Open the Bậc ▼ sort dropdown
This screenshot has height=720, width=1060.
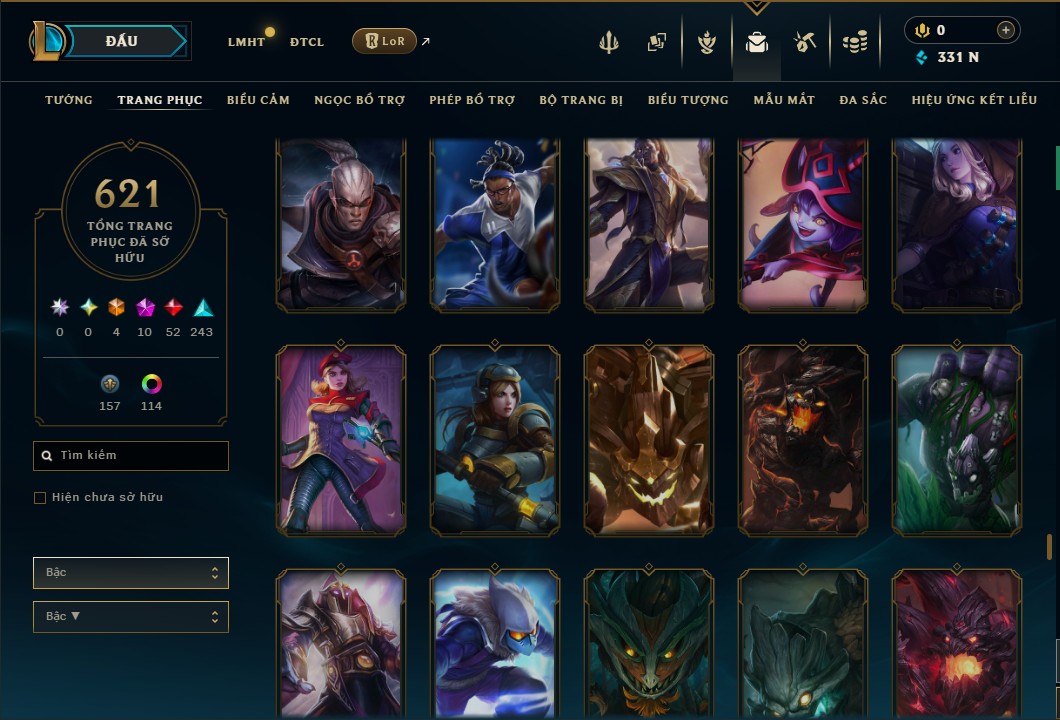[x=131, y=616]
